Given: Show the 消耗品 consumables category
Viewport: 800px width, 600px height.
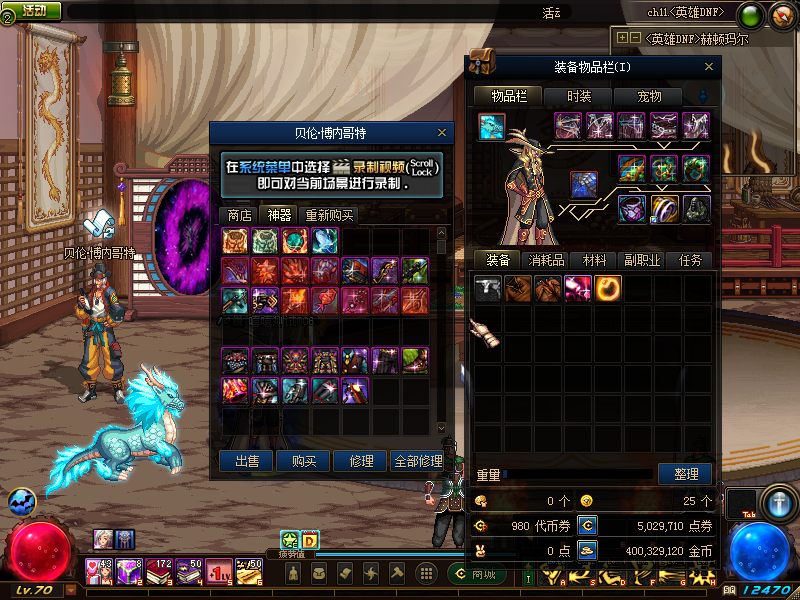Looking at the screenshot, I should tap(547, 260).
